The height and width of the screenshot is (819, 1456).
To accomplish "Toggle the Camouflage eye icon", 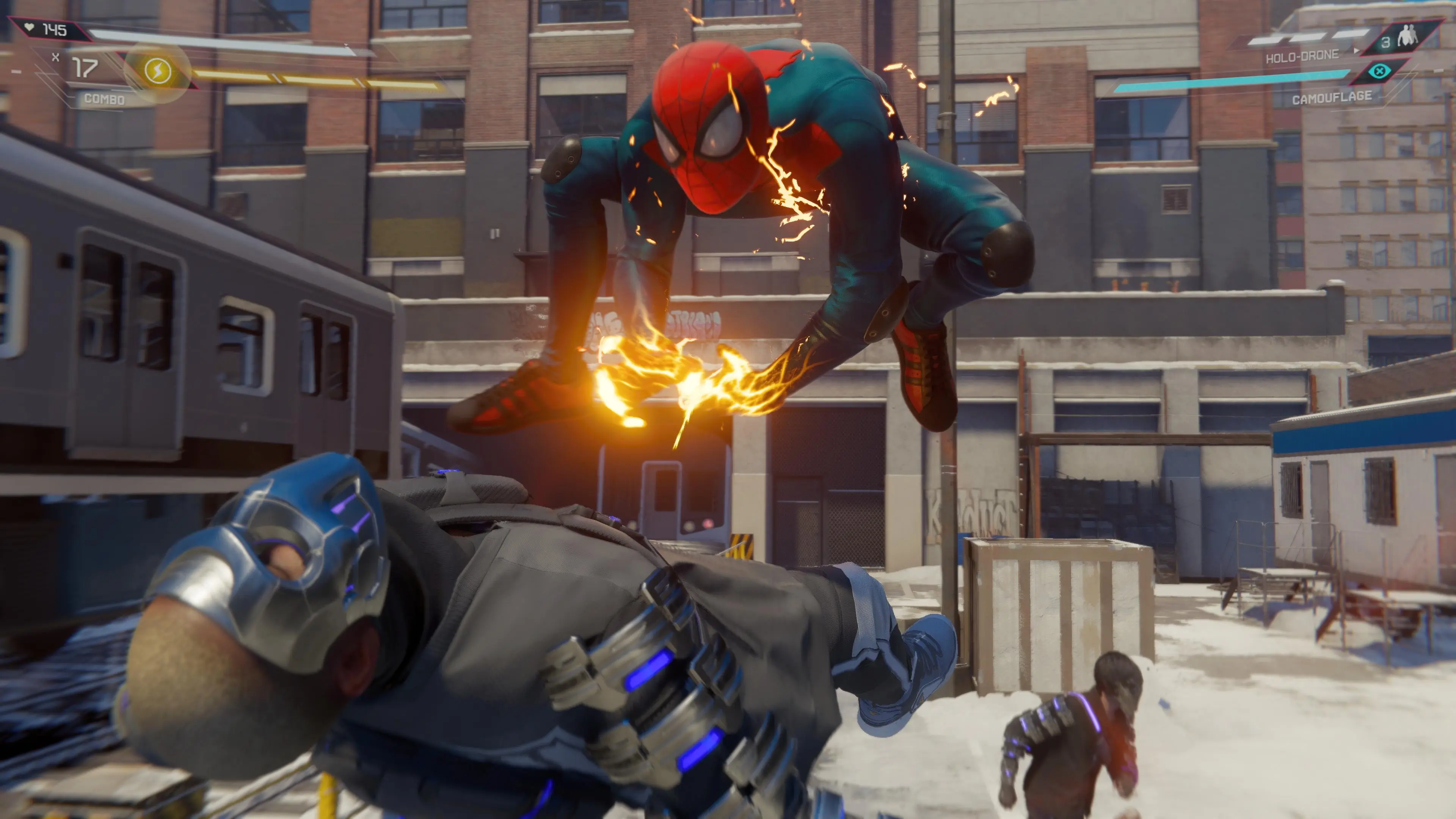I will [1380, 72].
